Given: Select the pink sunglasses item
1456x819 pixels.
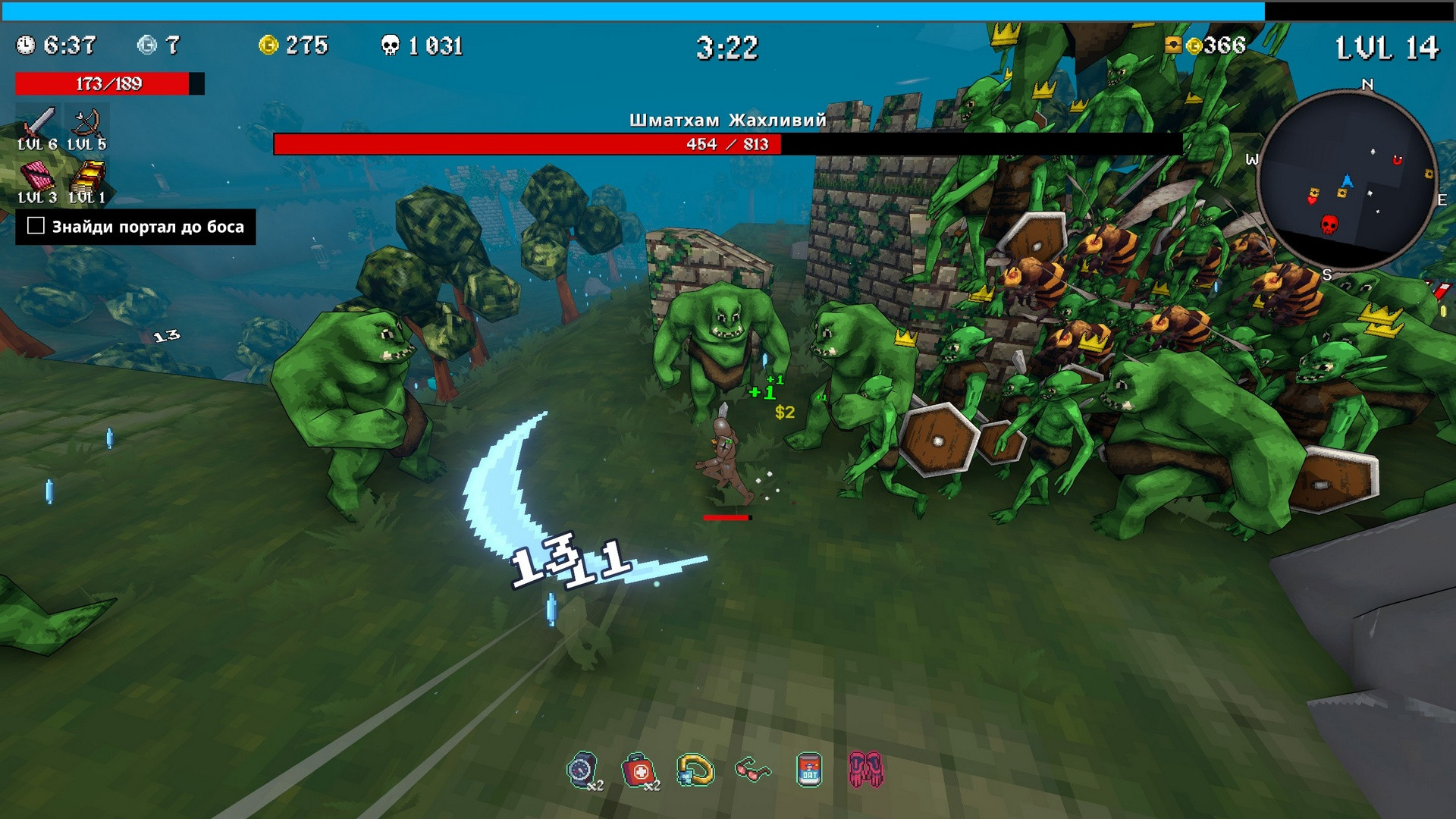Looking at the screenshot, I should tap(752, 771).
